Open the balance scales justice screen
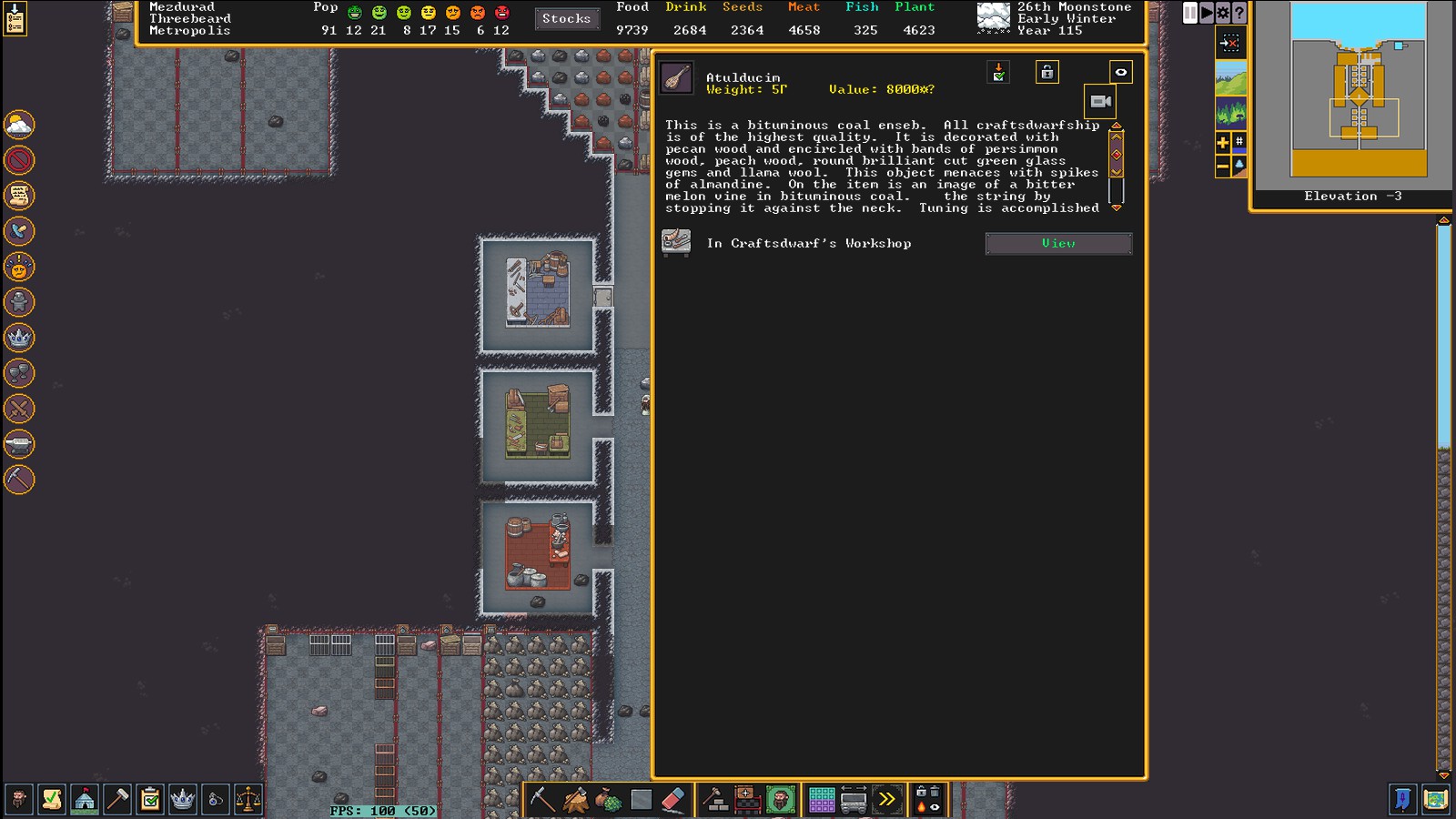 point(248,800)
